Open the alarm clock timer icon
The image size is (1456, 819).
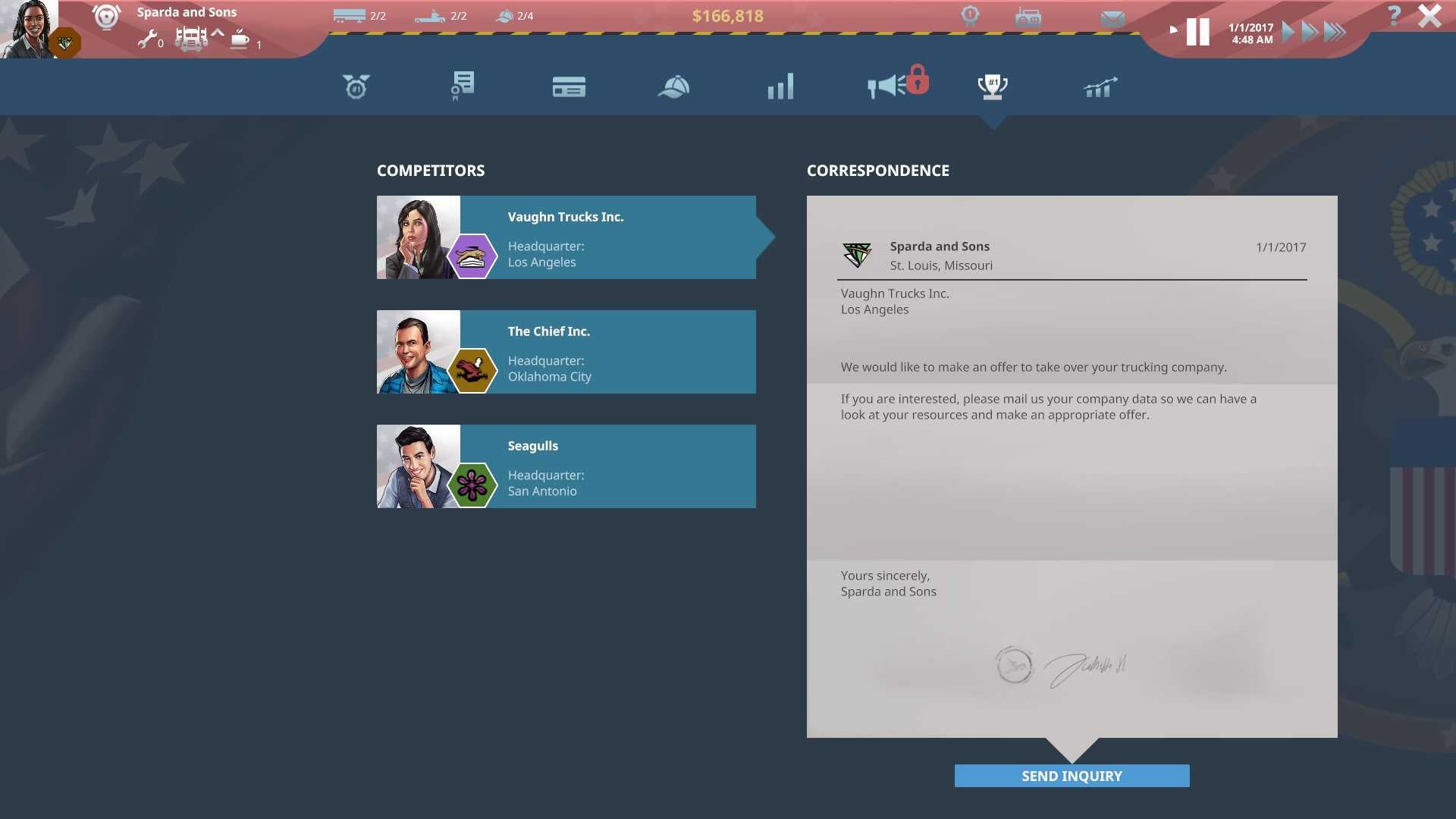[356, 86]
